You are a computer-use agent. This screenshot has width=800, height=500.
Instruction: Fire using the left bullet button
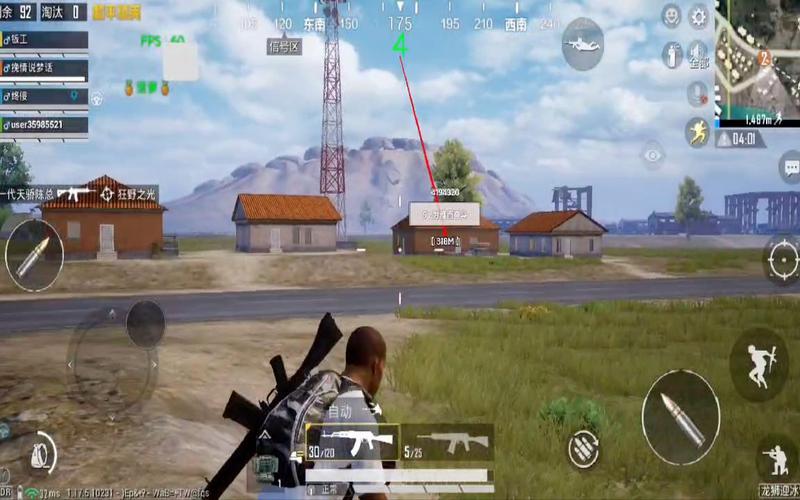[x=33, y=250]
